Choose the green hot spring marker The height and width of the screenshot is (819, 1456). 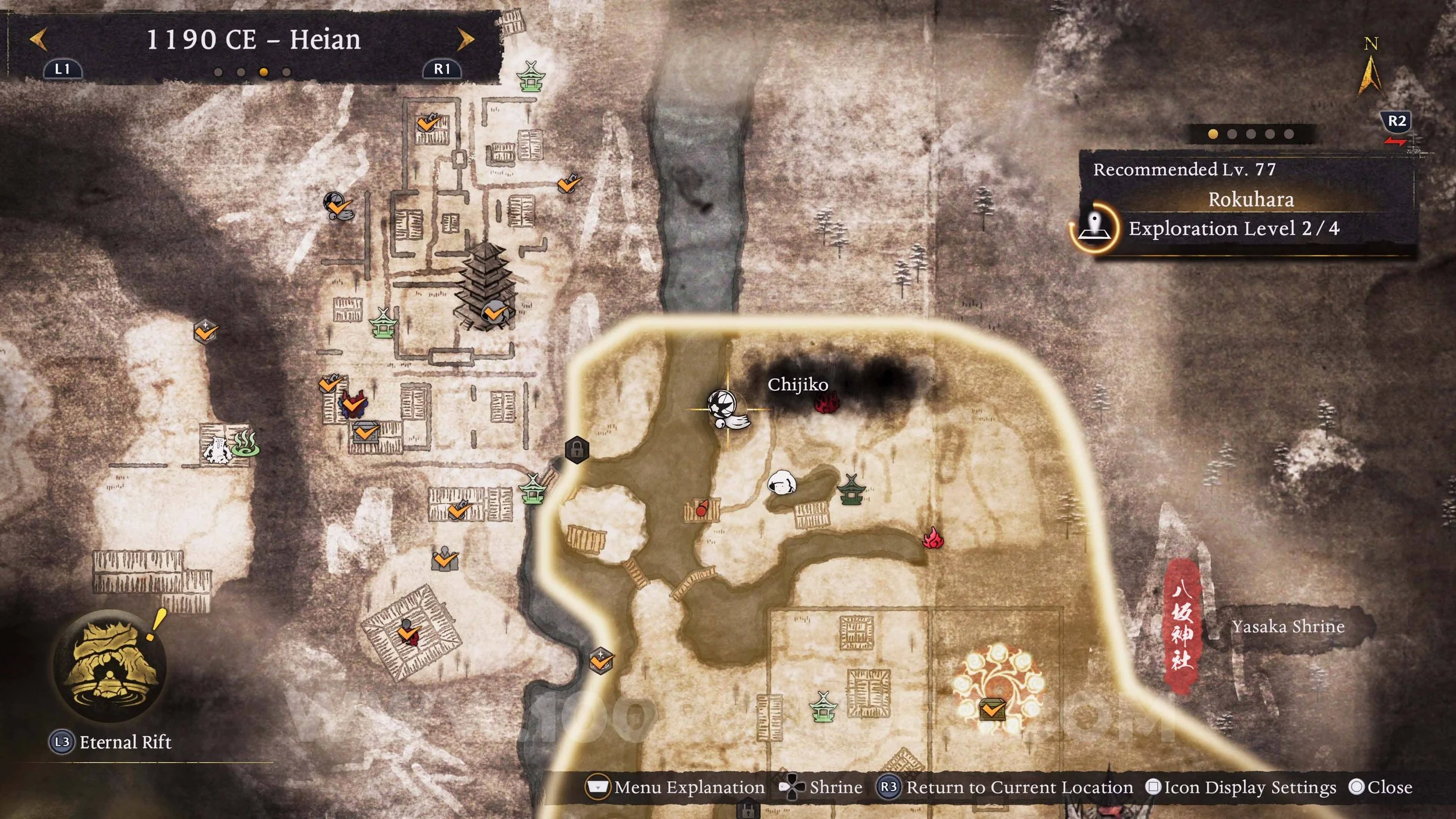click(245, 444)
